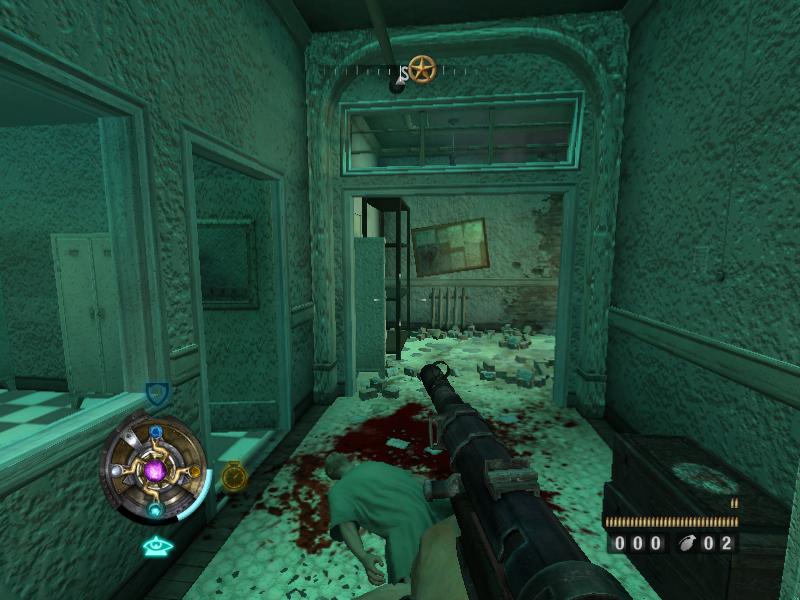Activate the blue shield Veil power icon
Viewport: 800px width, 600px height.
156,392
